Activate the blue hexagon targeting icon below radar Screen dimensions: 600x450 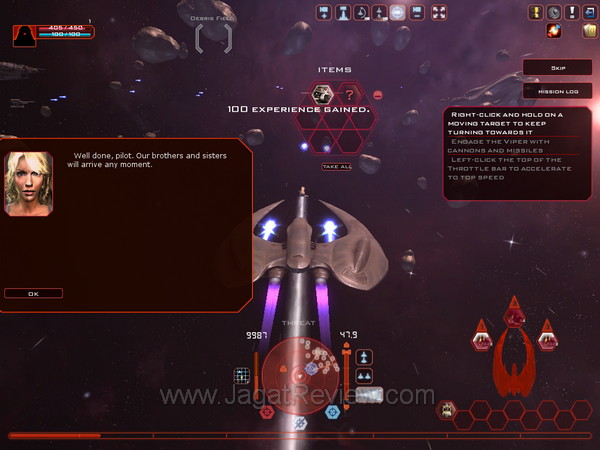(332, 411)
